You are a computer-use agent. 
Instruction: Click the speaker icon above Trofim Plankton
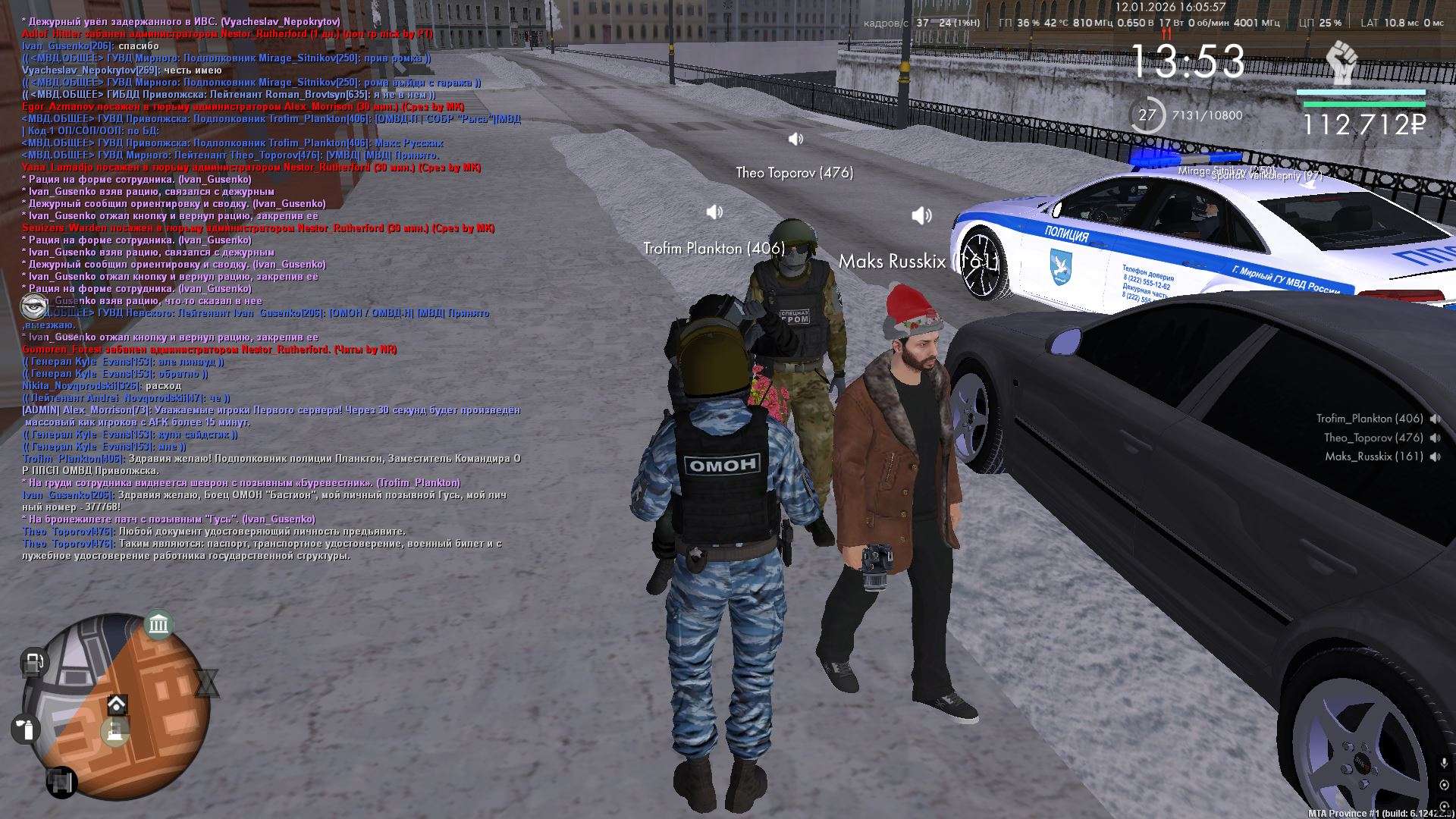click(714, 212)
